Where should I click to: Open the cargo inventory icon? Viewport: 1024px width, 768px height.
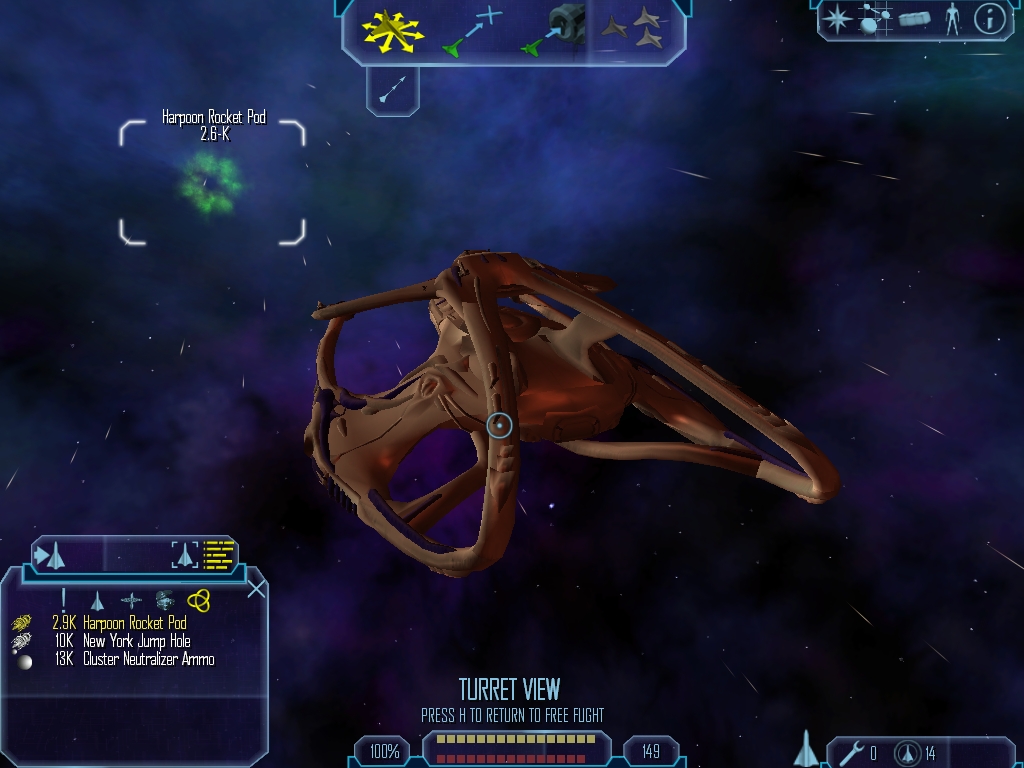pos(914,19)
